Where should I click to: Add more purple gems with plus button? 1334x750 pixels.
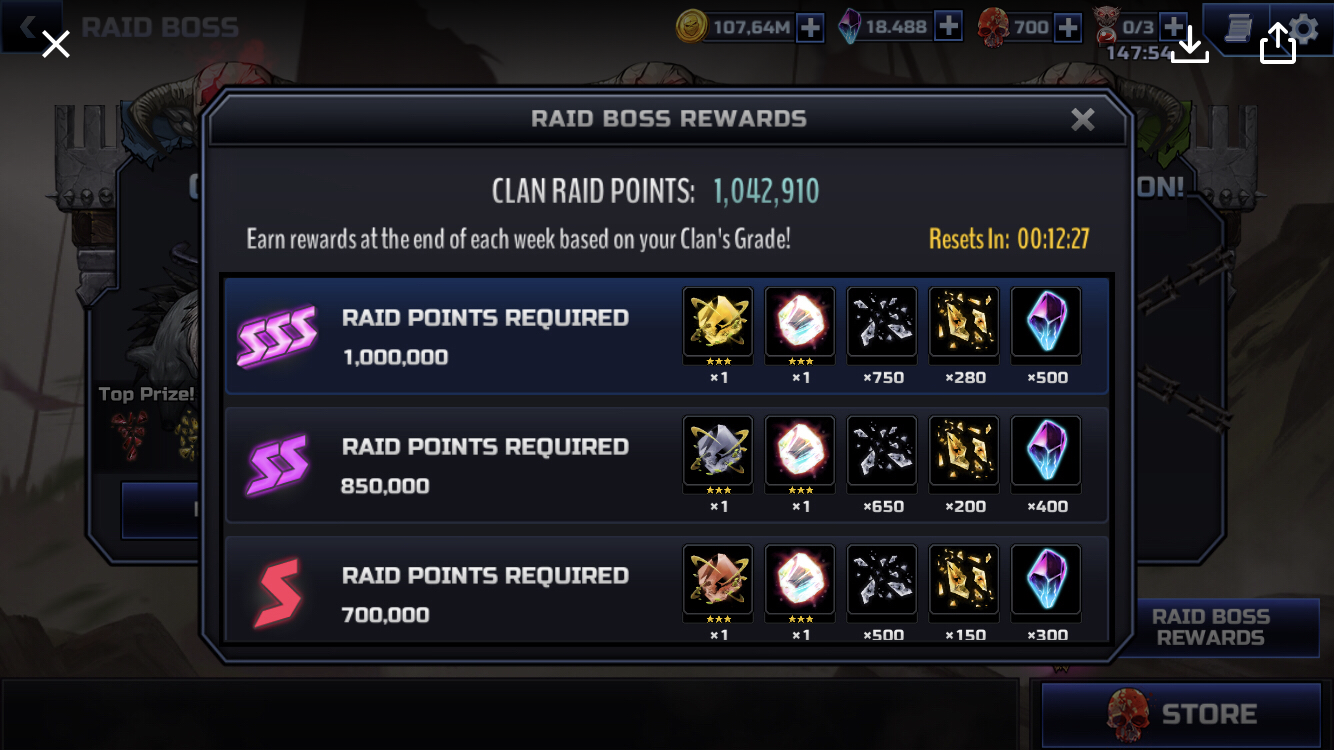tap(948, 27)
